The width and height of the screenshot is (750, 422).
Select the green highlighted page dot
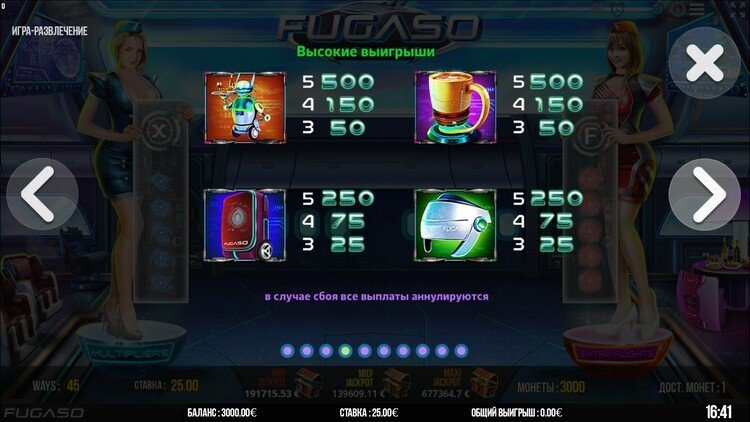345,351
